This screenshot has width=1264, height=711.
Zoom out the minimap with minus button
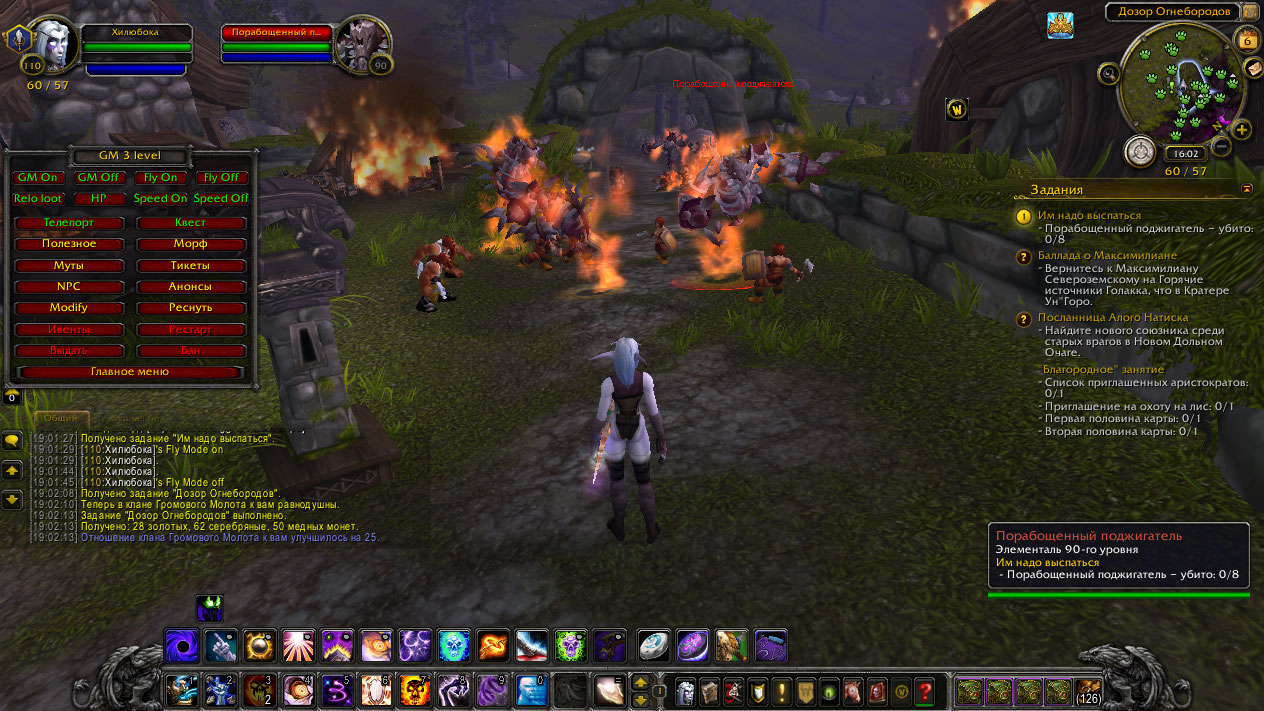[1221, 146]
